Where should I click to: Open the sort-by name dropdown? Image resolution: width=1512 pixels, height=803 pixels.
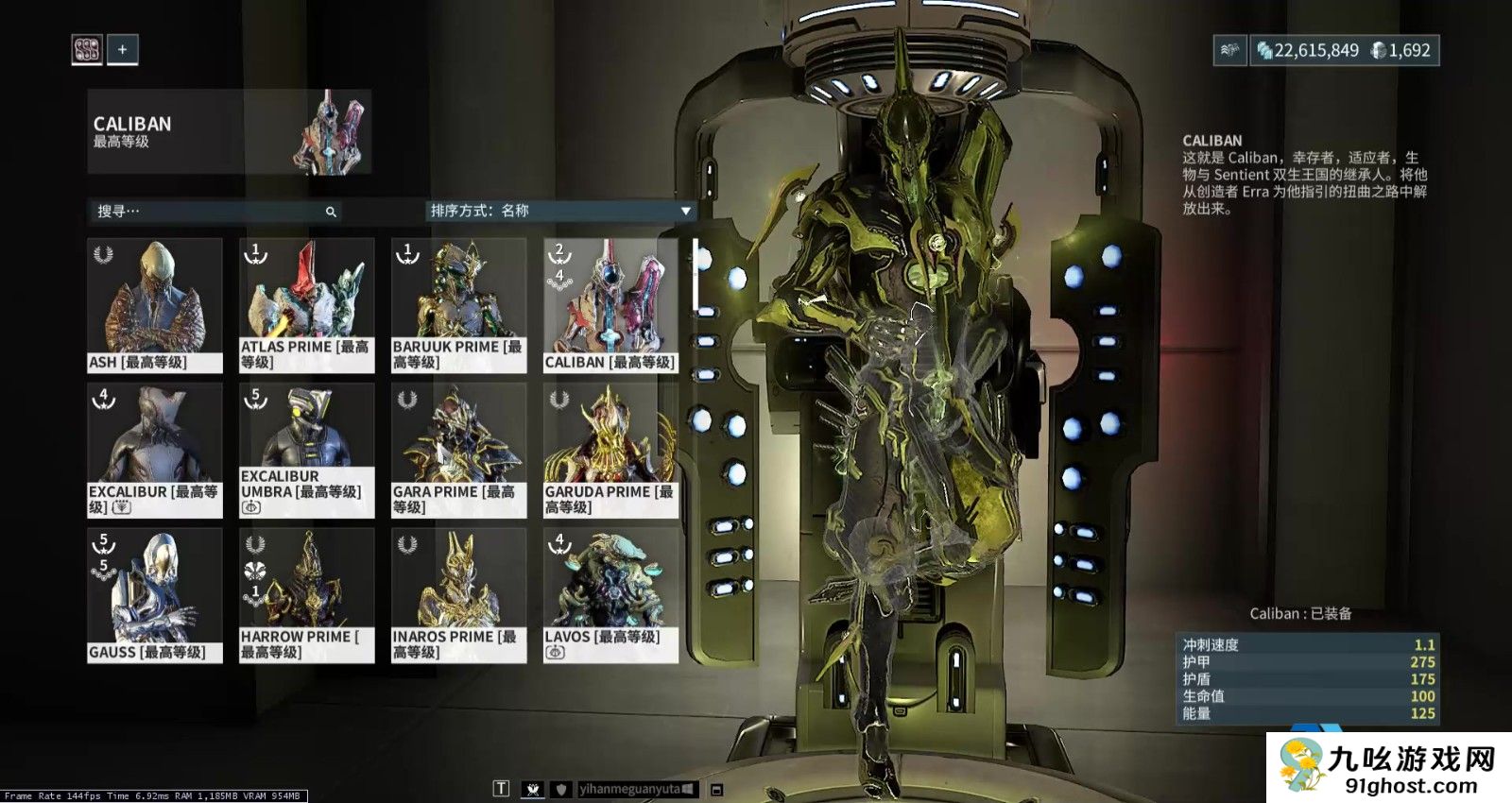coord(560,211)
